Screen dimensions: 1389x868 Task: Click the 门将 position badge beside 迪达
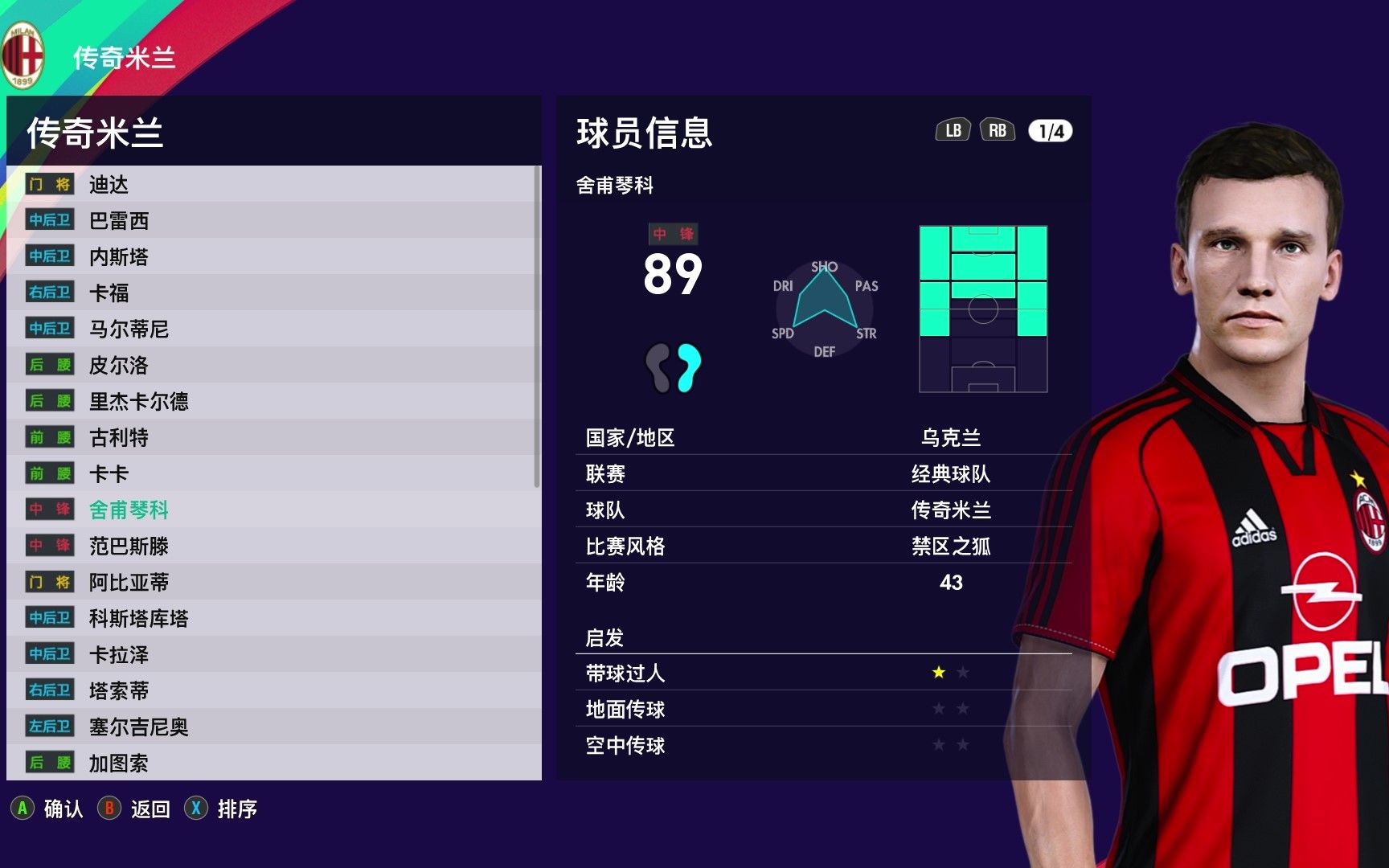[x=49, y=183]
